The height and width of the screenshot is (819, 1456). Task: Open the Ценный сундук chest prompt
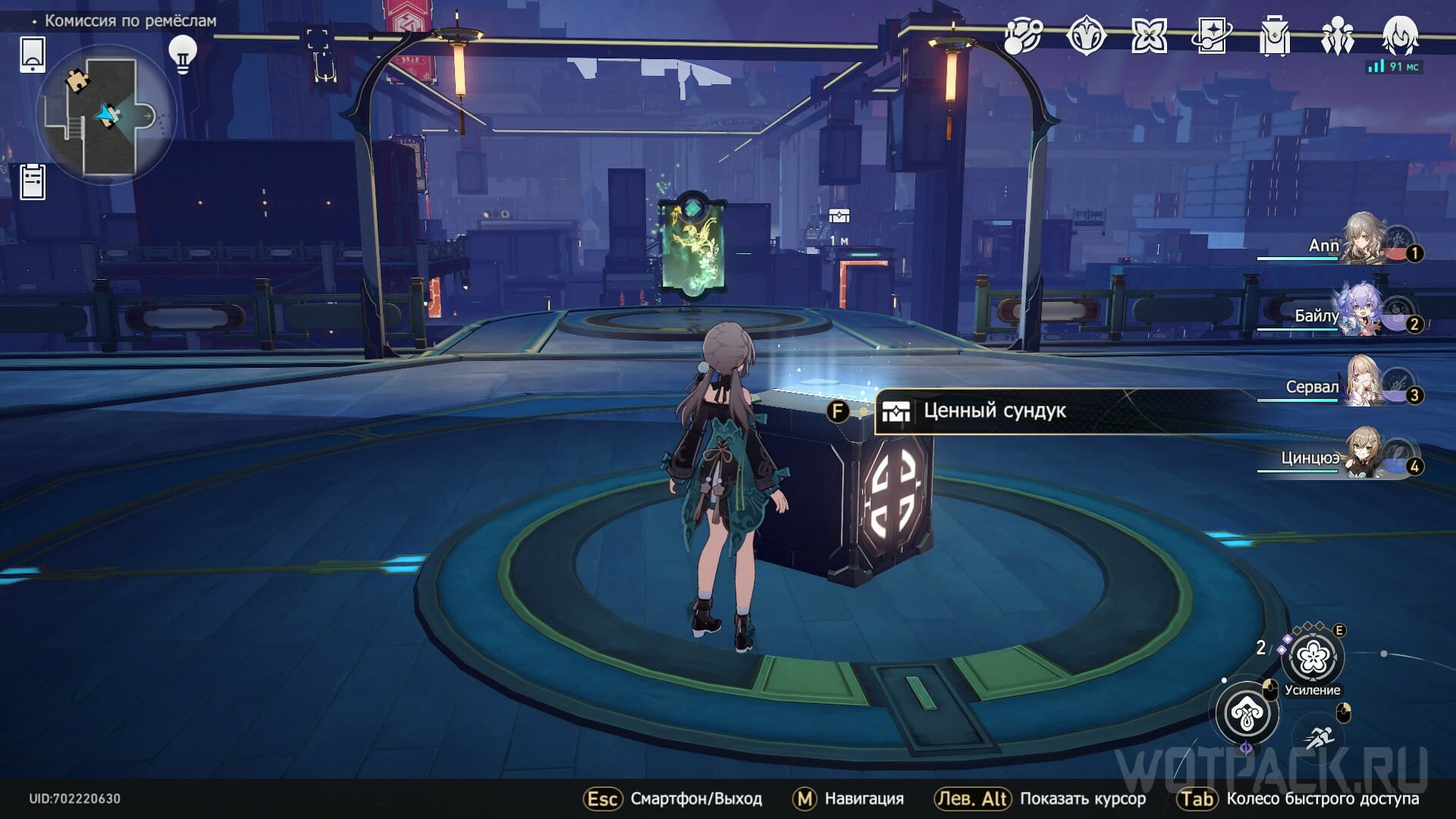[993, 411]
